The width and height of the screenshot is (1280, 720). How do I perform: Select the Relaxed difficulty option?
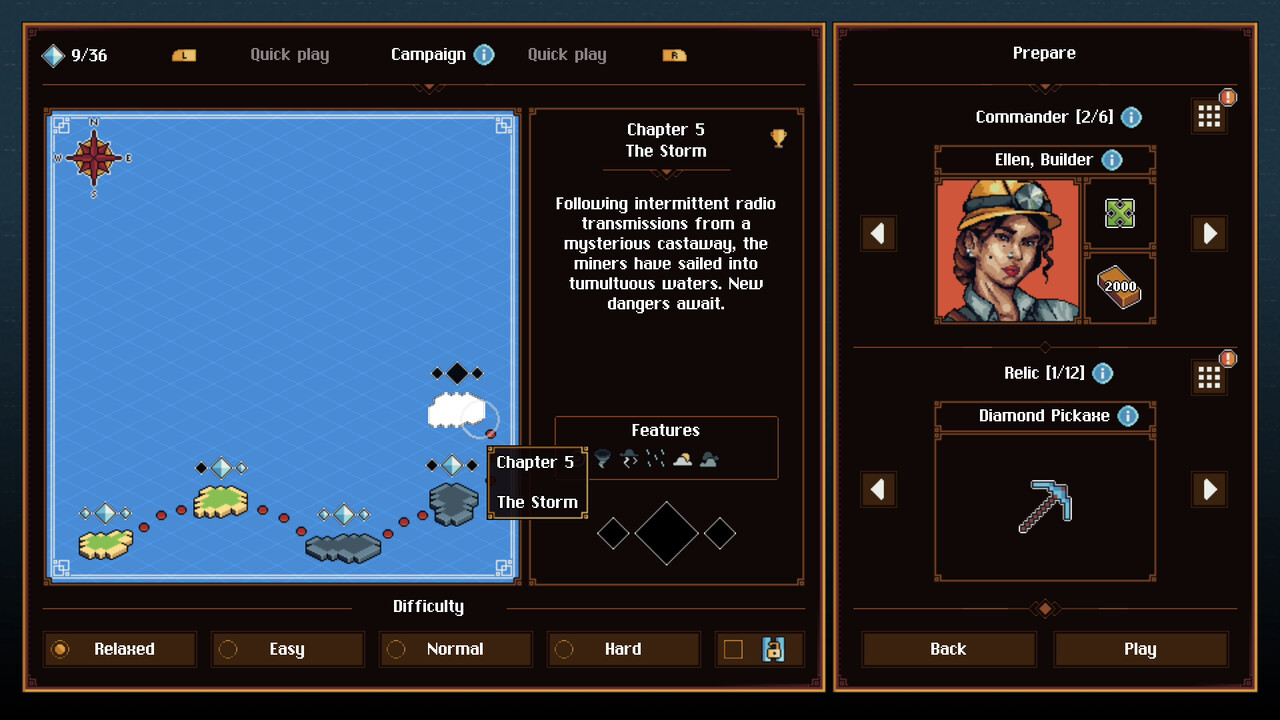(119, 649)
